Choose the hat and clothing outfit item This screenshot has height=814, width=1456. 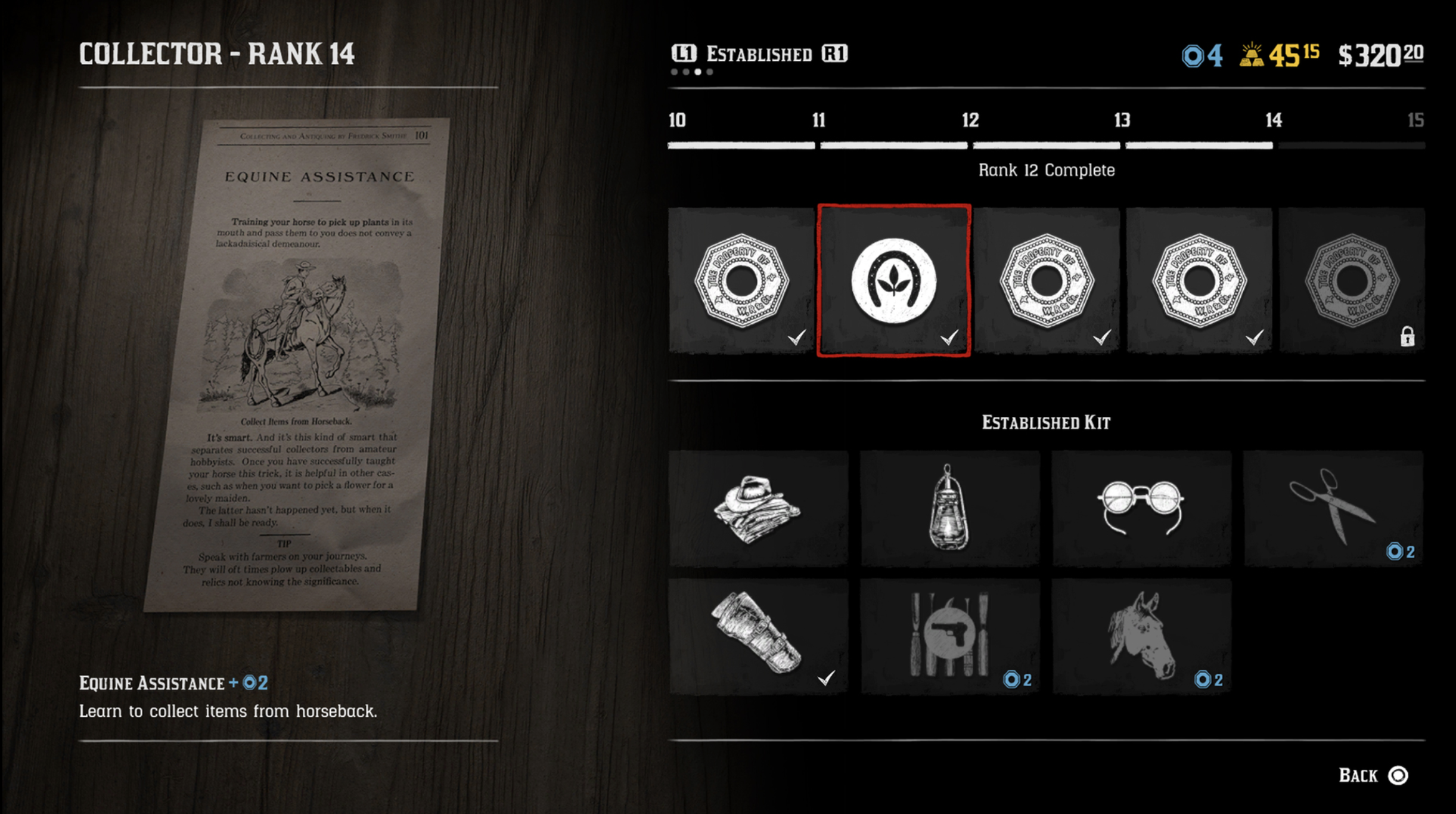(x=758, y=508)
